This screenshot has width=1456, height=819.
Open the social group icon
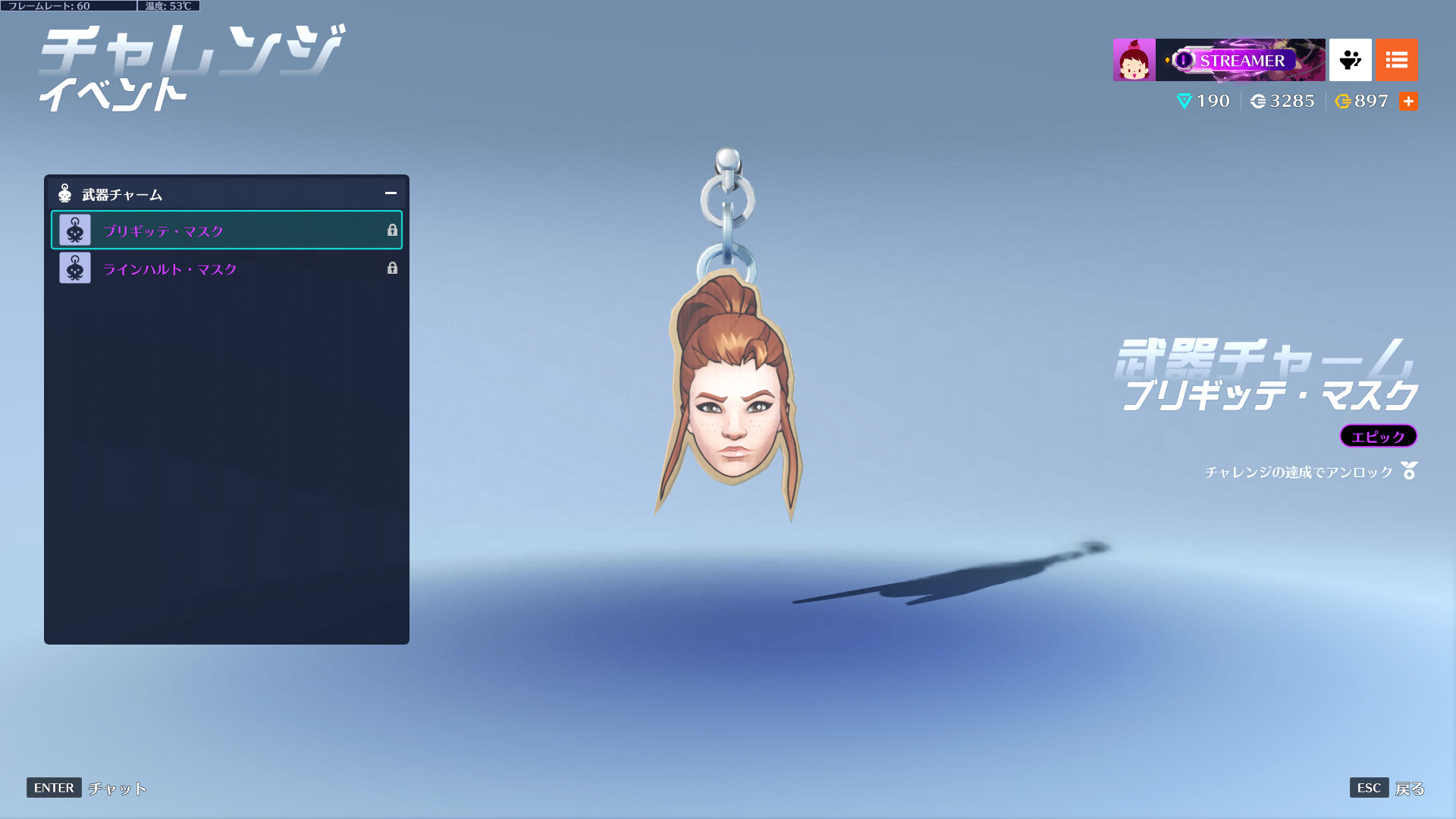point(1350,60)
